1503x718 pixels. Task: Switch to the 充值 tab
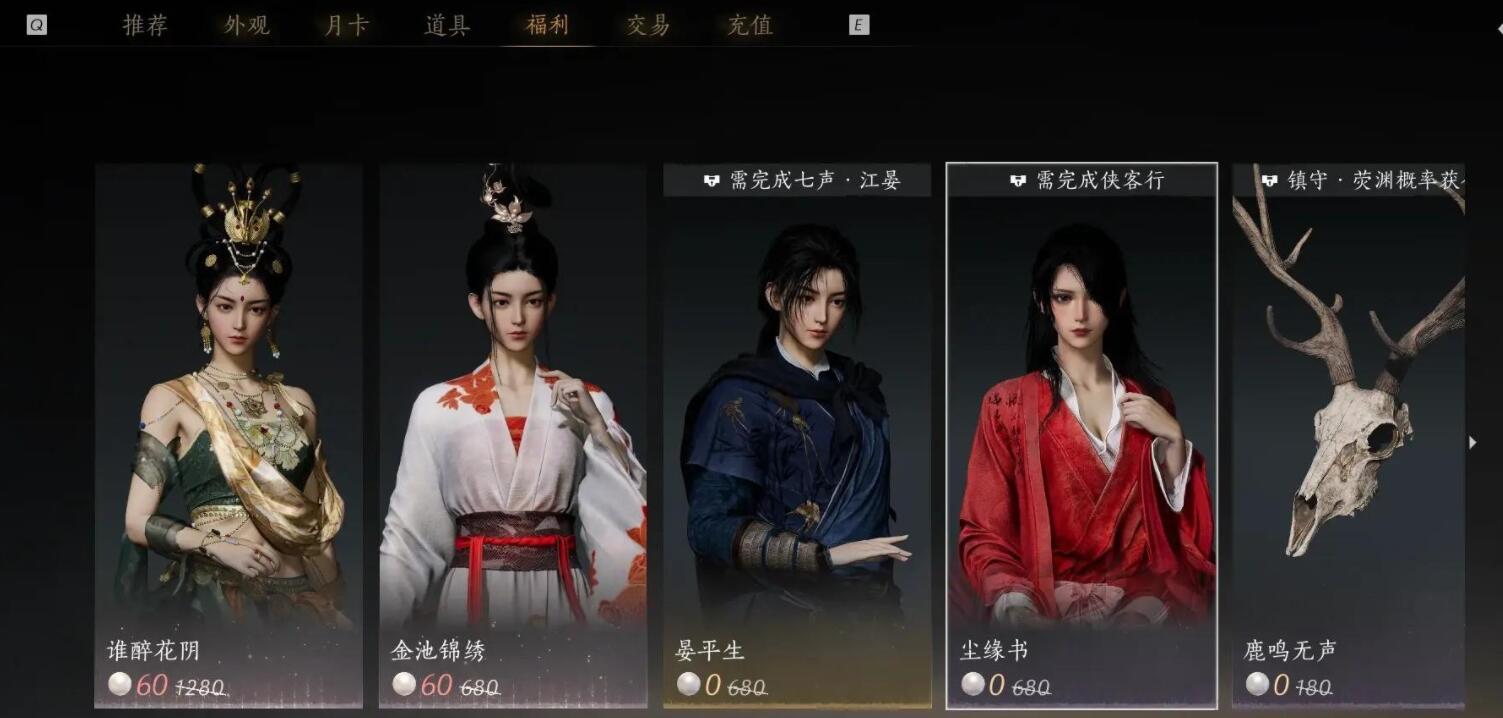tap(750, 25)
